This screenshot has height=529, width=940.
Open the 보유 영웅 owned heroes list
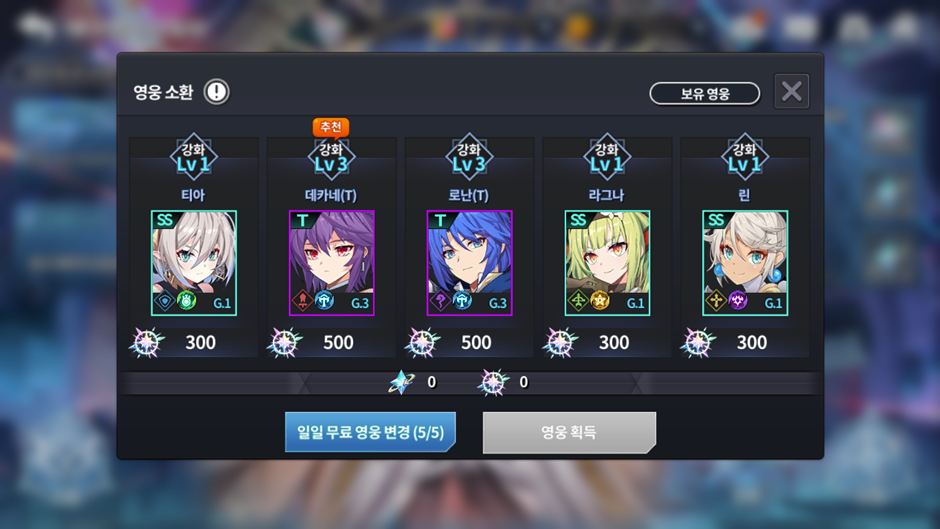(x=704, y=94)
